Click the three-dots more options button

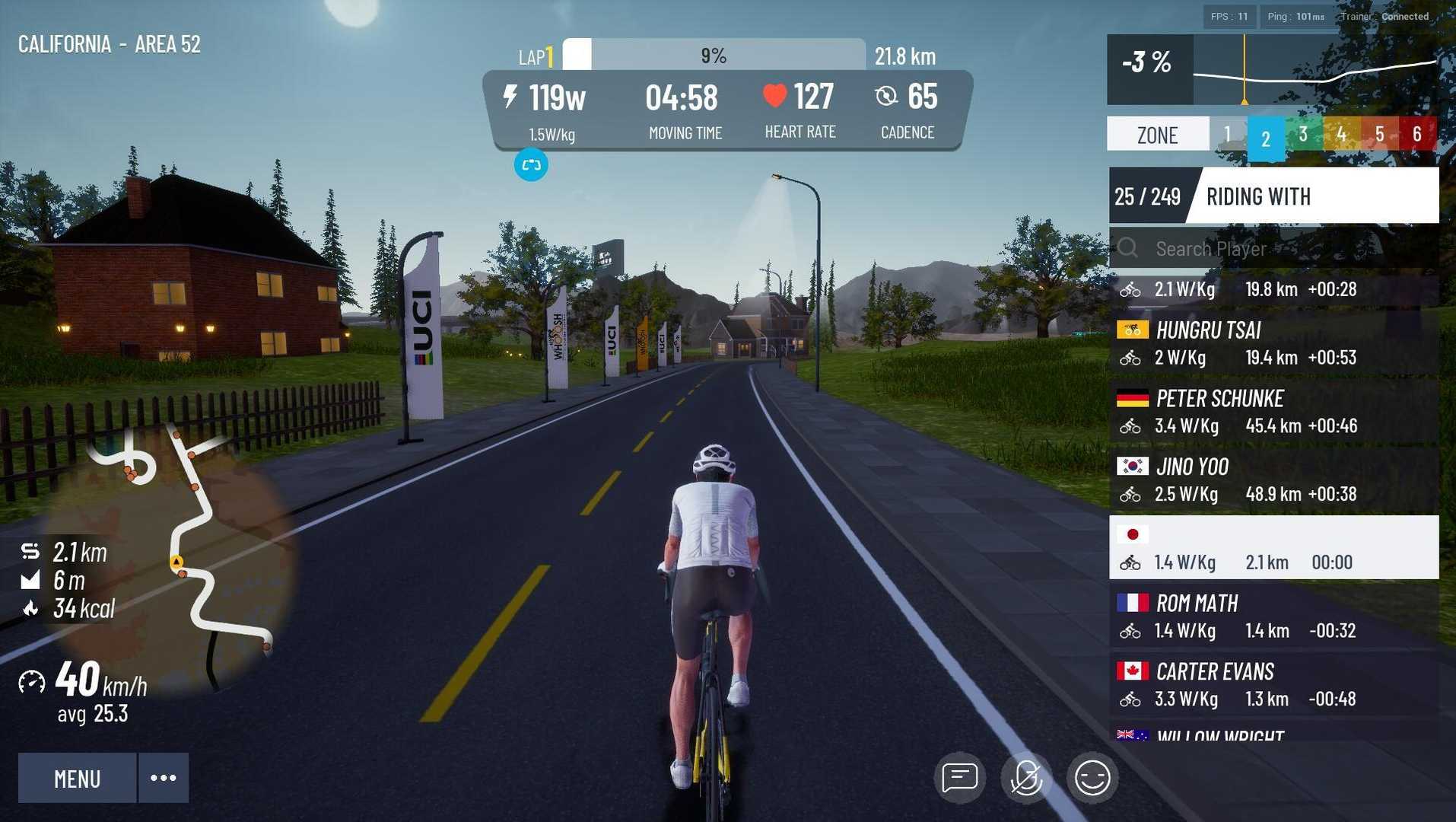[x=163, y=778]
